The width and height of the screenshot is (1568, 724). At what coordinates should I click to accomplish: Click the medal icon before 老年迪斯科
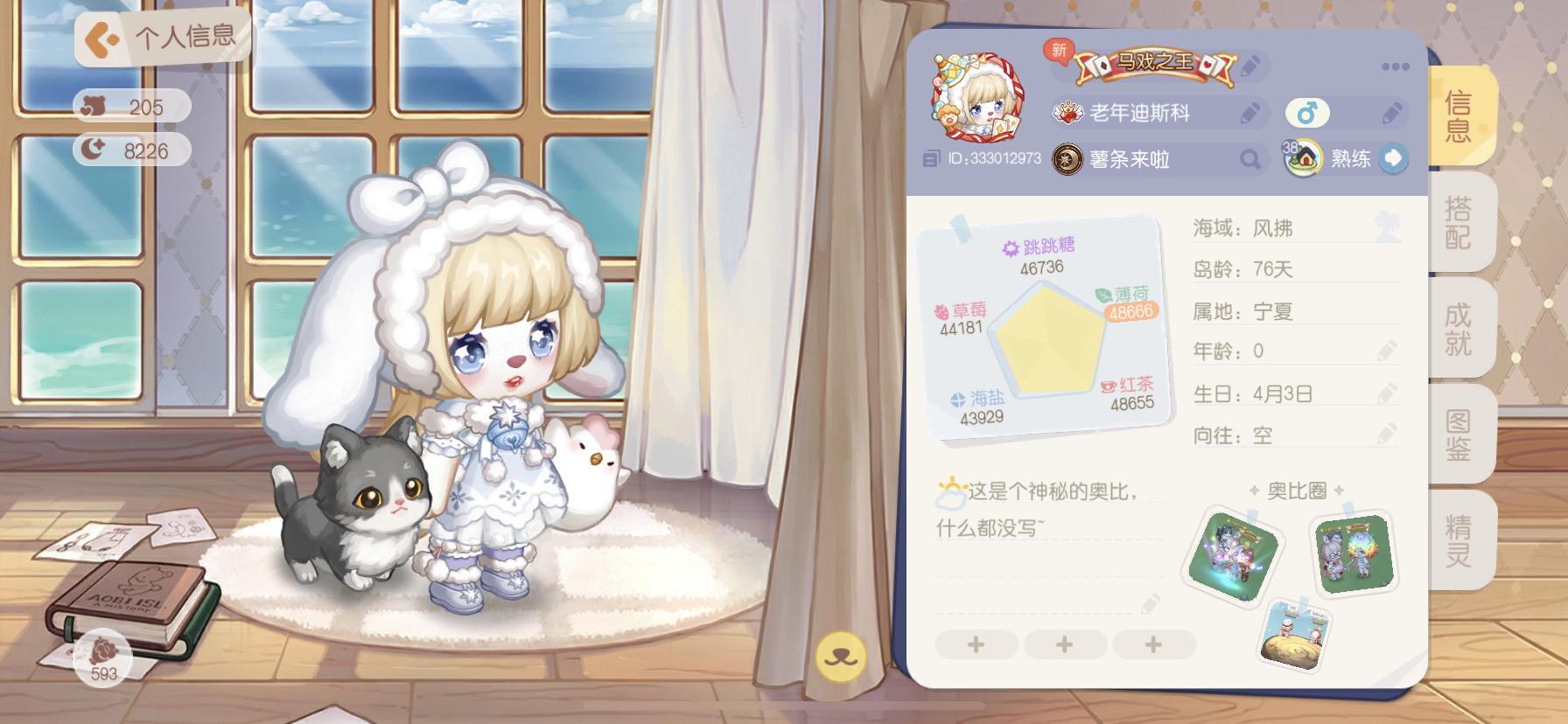click(1067, 114)
